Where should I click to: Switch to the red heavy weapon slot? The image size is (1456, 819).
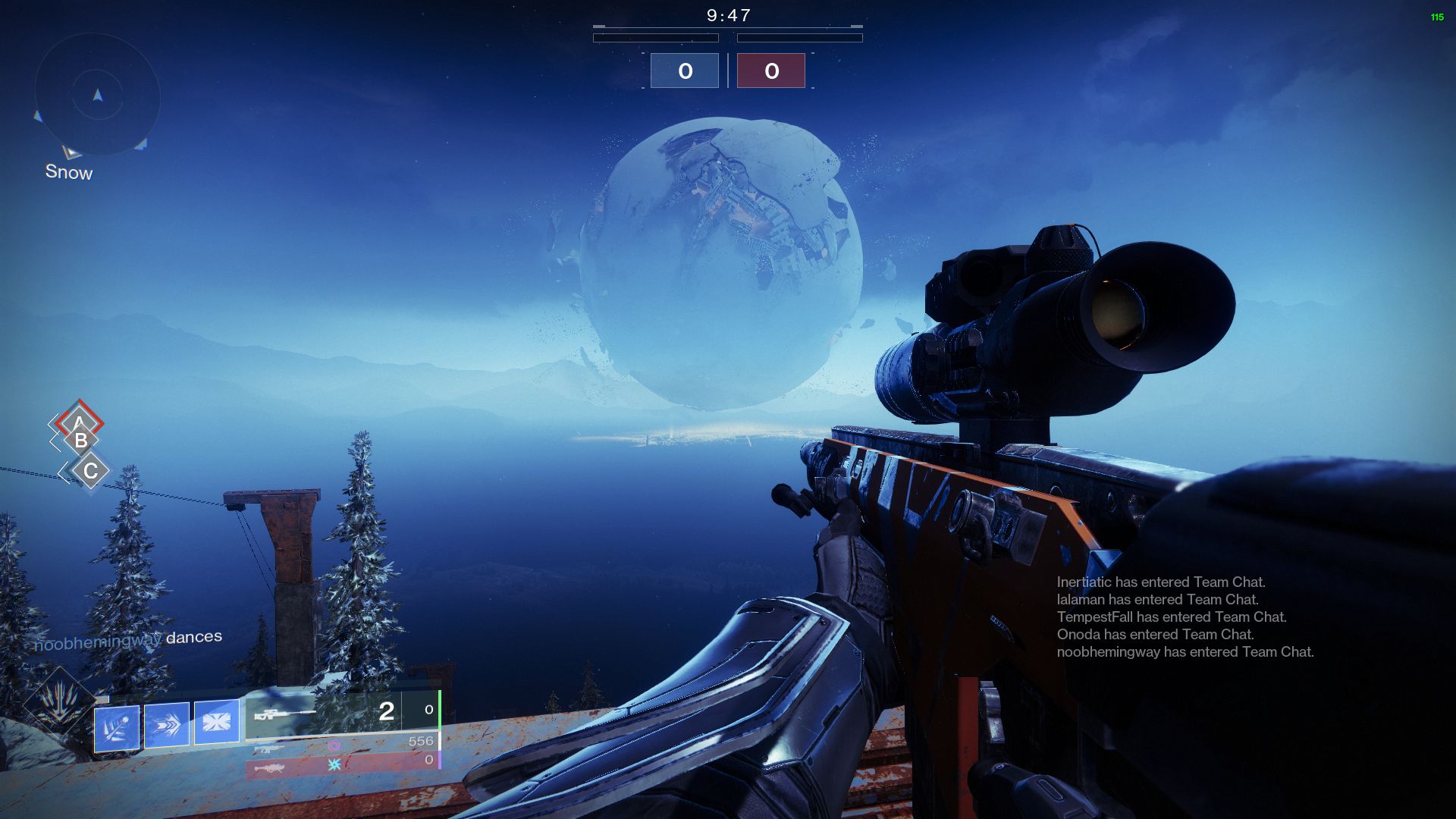(341, 765)
